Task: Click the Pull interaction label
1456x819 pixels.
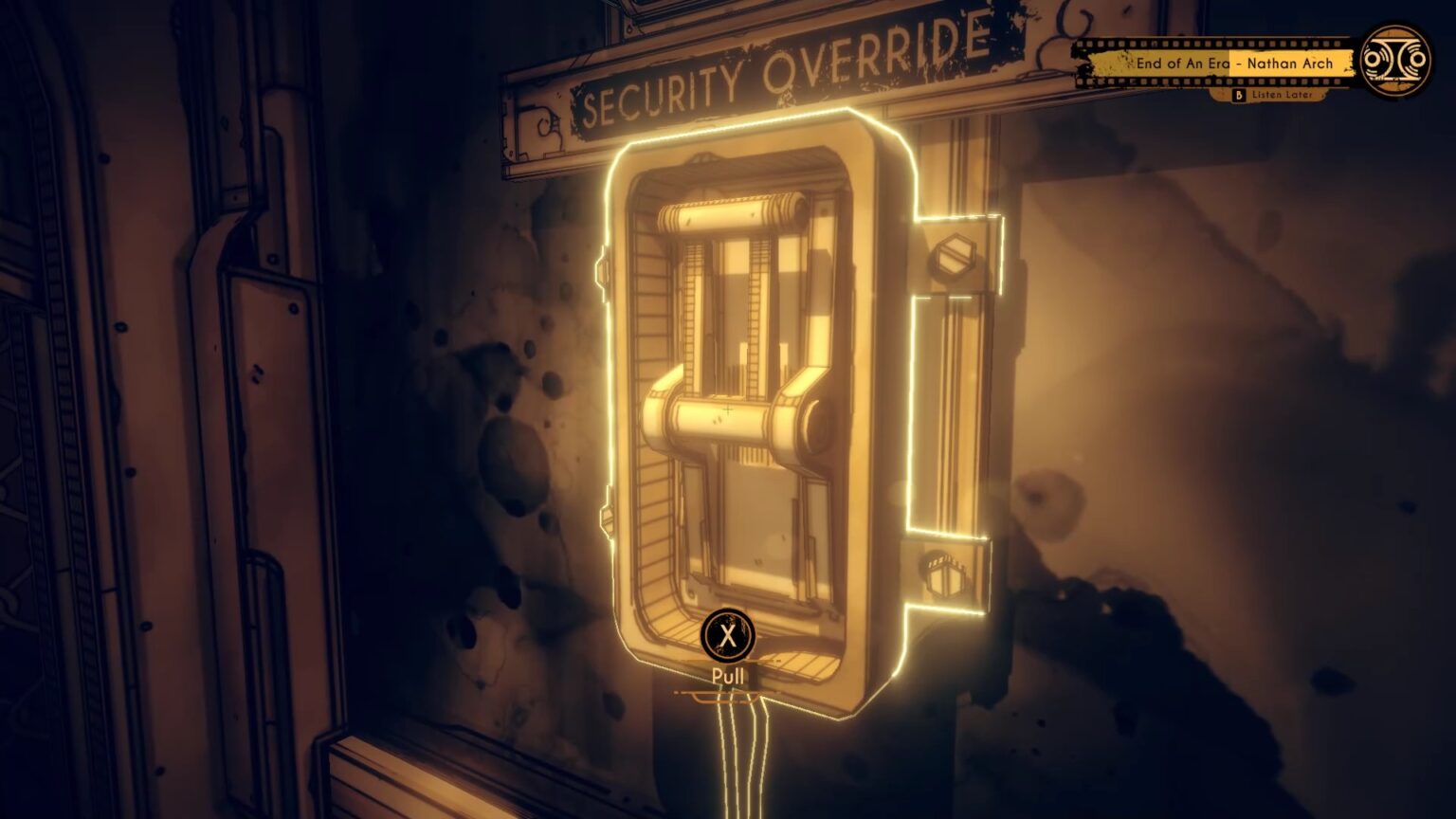Action: (728, 675)
